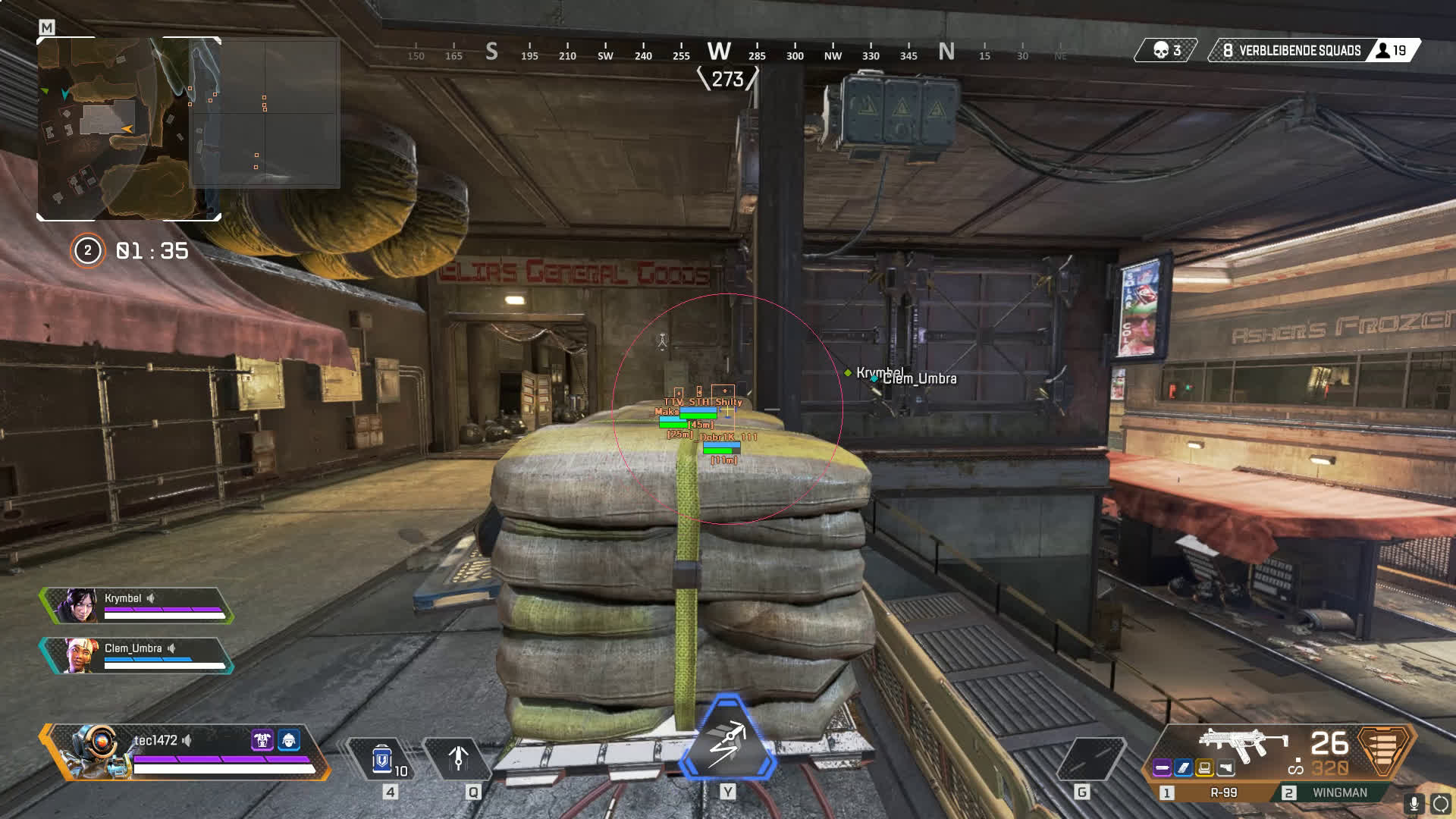Switch to the Wingman weapon slot
Screen dimensions: 1456x819
1338,792
